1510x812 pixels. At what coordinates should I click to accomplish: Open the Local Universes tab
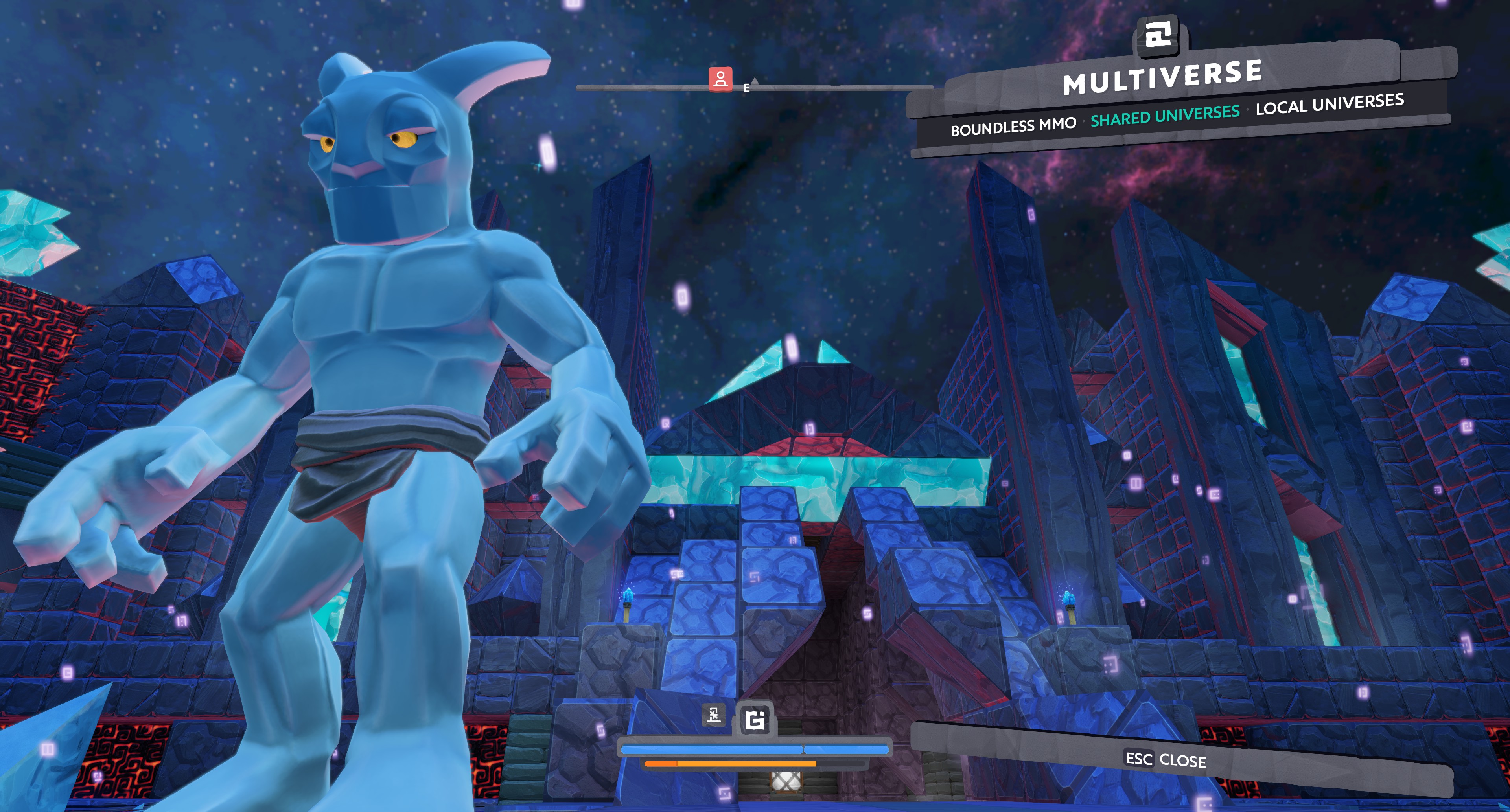[x=1330, y=104]
